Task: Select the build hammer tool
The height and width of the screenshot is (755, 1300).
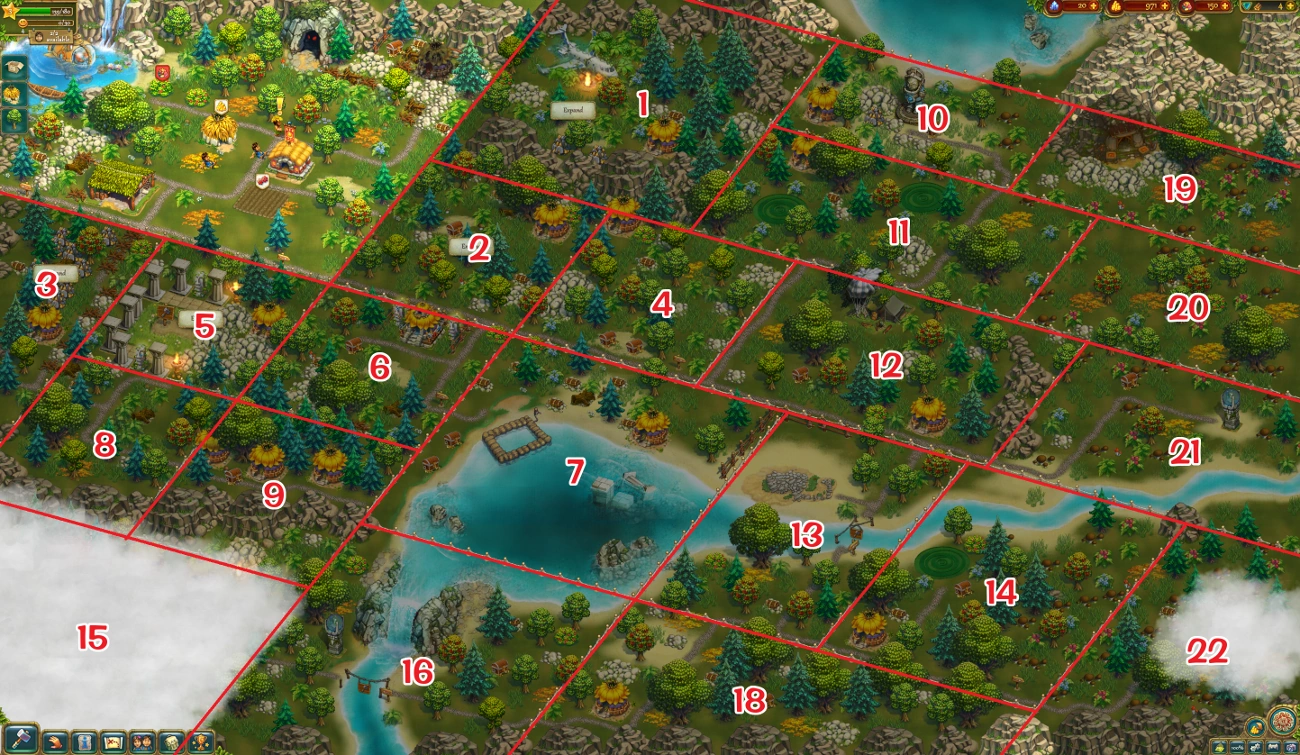Action: pos(21,740)
